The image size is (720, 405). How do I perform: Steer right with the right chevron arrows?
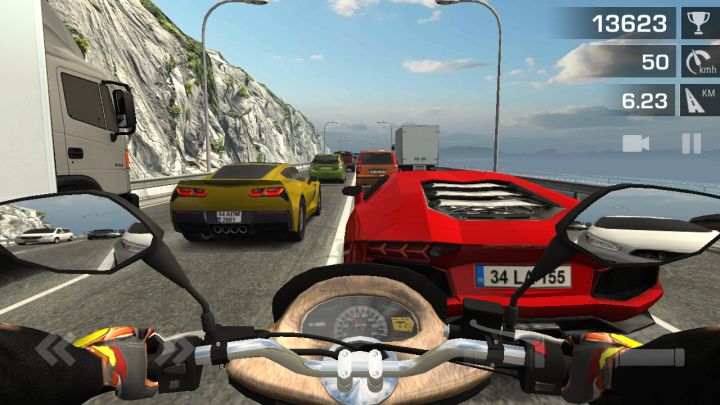pos(174,352)
